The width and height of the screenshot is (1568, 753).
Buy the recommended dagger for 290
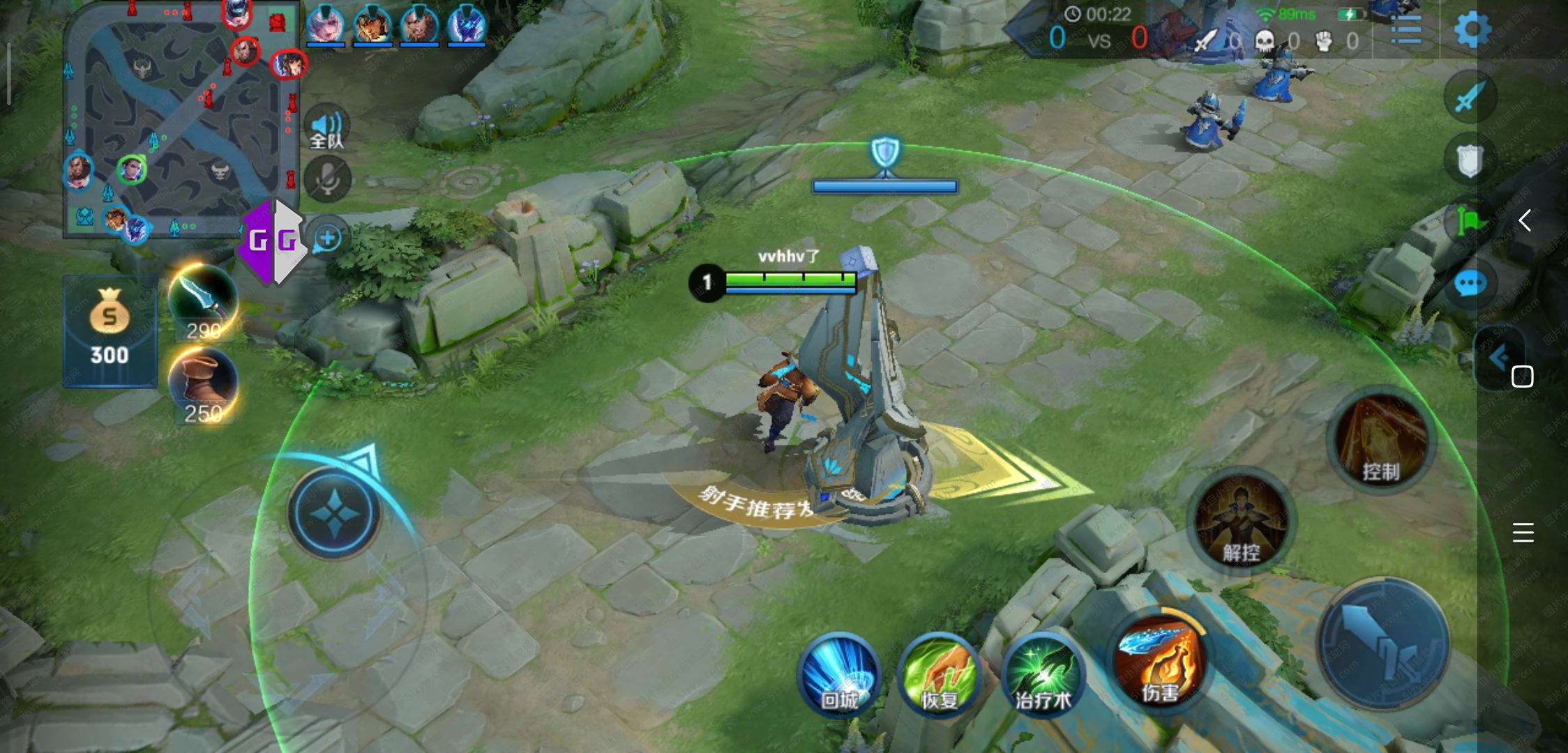[x=203, y=302]
